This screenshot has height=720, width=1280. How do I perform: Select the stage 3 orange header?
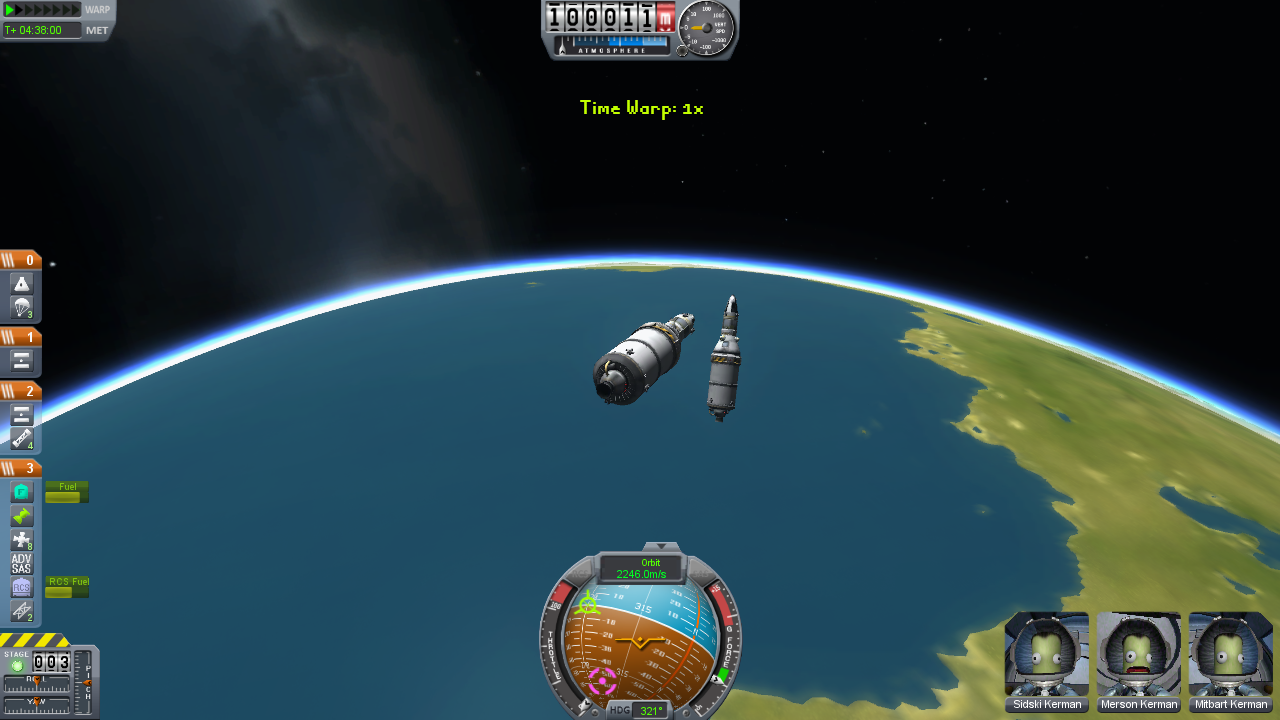[20, 468]
